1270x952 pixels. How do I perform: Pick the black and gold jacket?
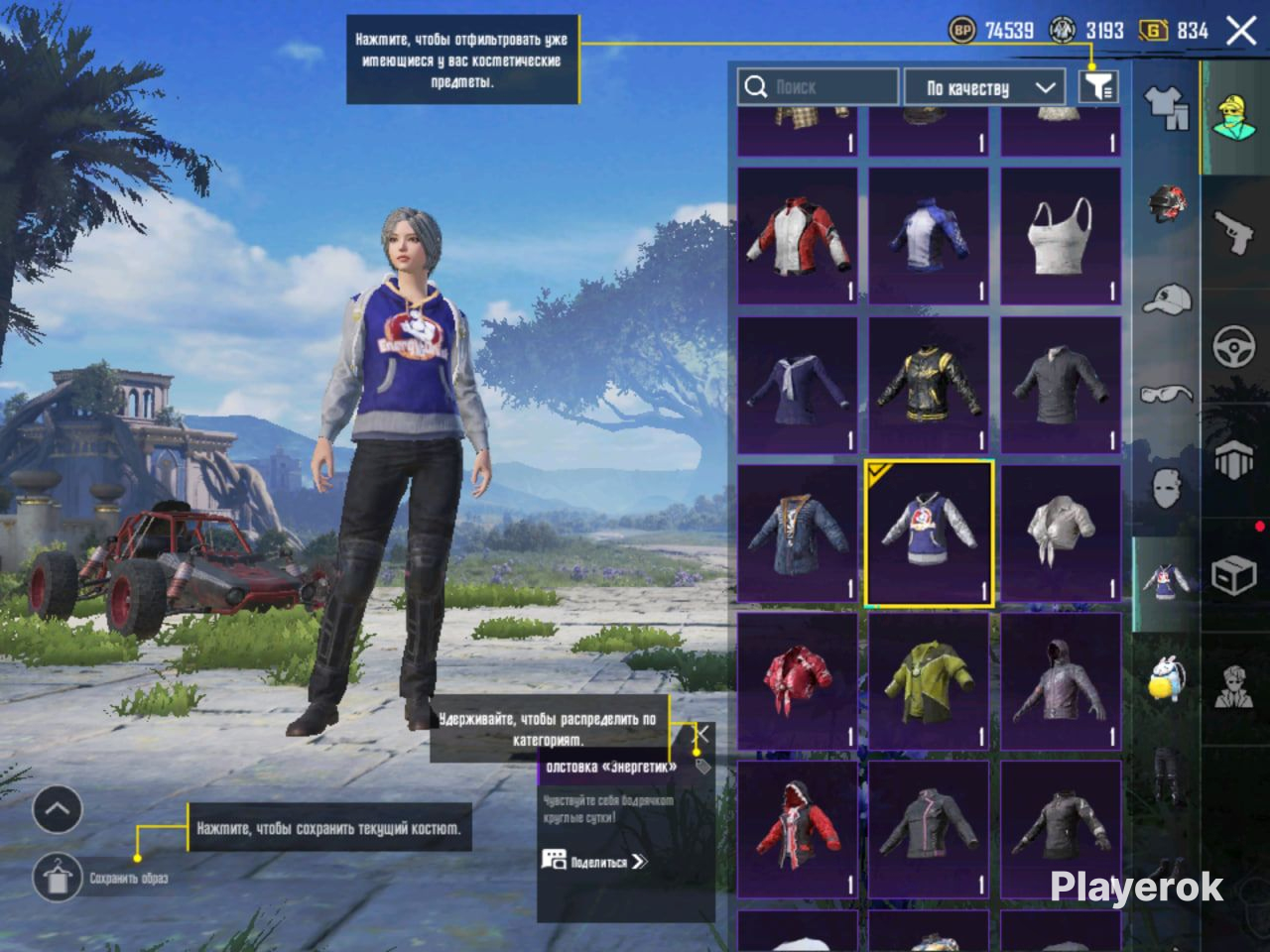coord(929,385)
